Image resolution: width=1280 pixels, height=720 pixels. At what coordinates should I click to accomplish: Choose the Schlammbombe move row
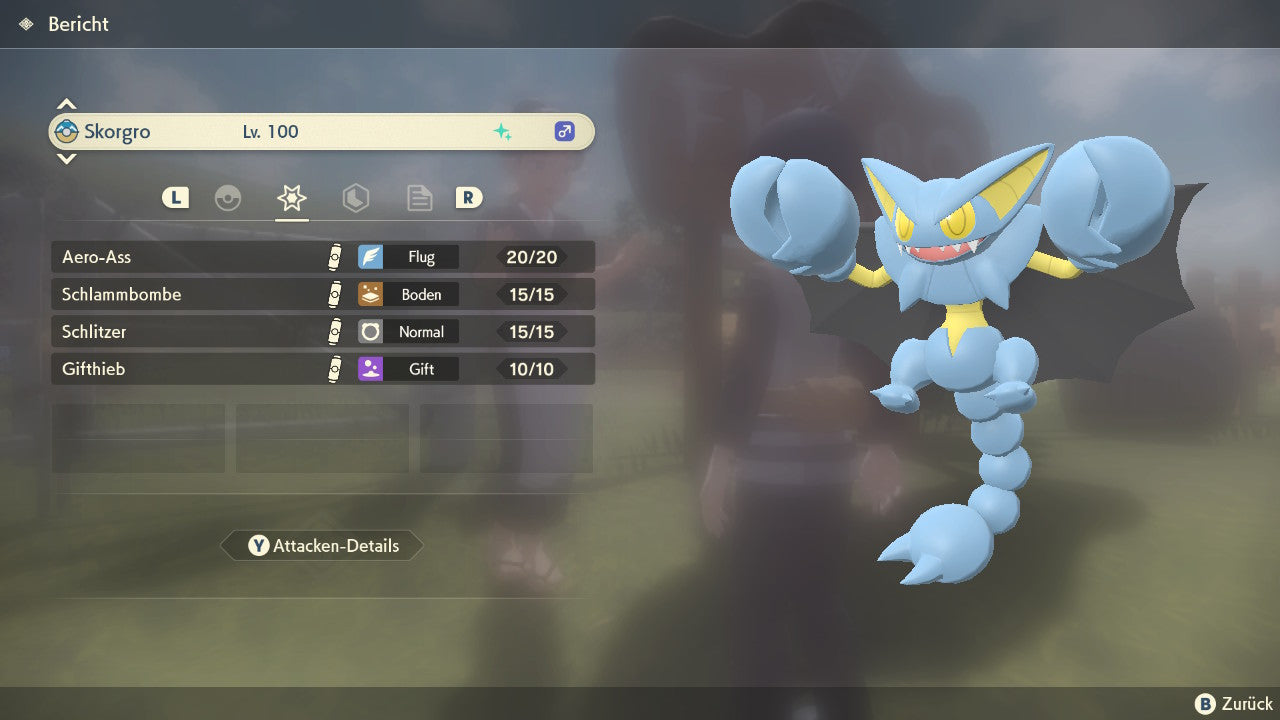click(322, 294)
